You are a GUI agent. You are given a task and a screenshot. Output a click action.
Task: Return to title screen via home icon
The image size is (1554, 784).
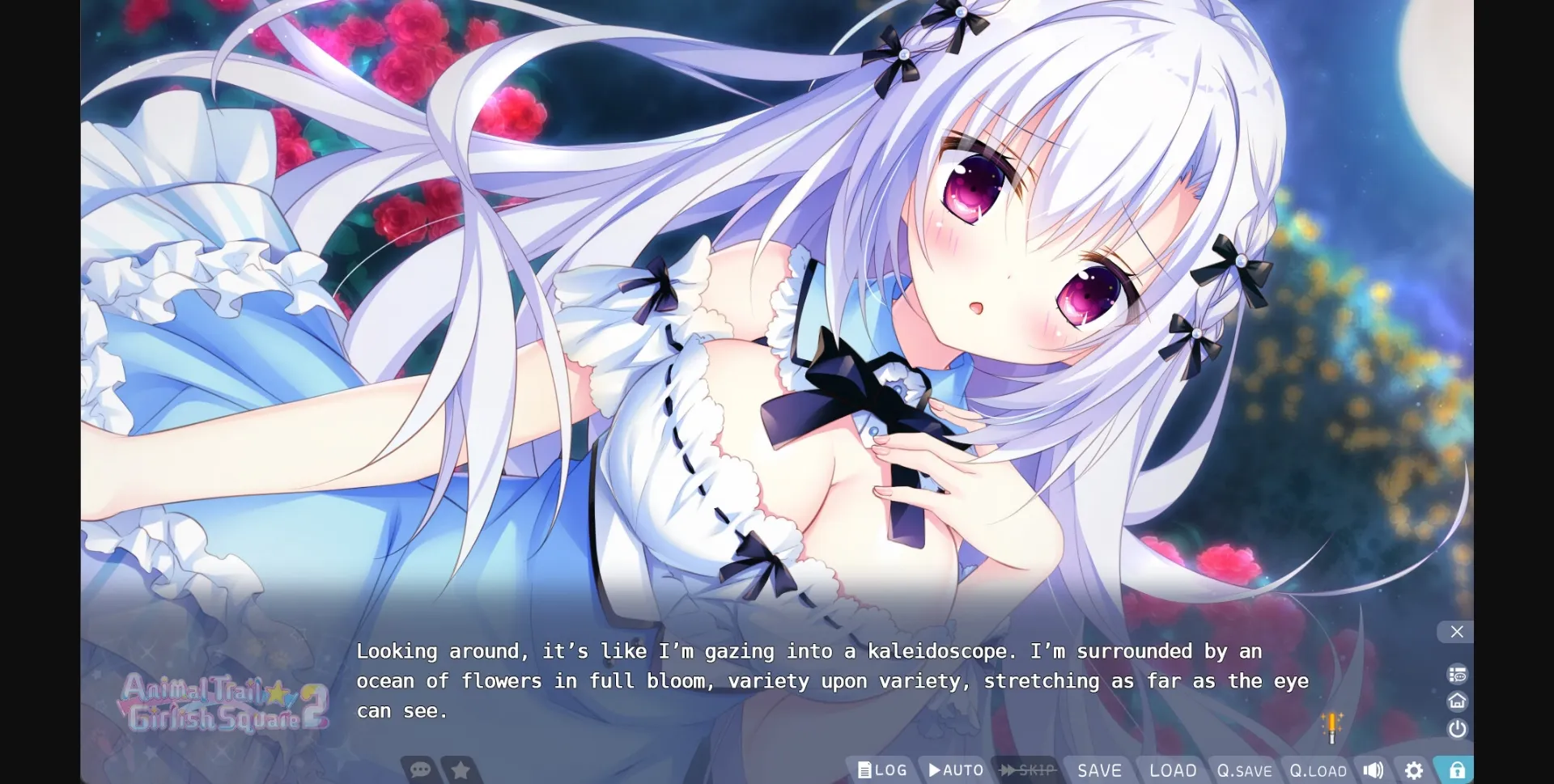click(x=1457, y=701)
